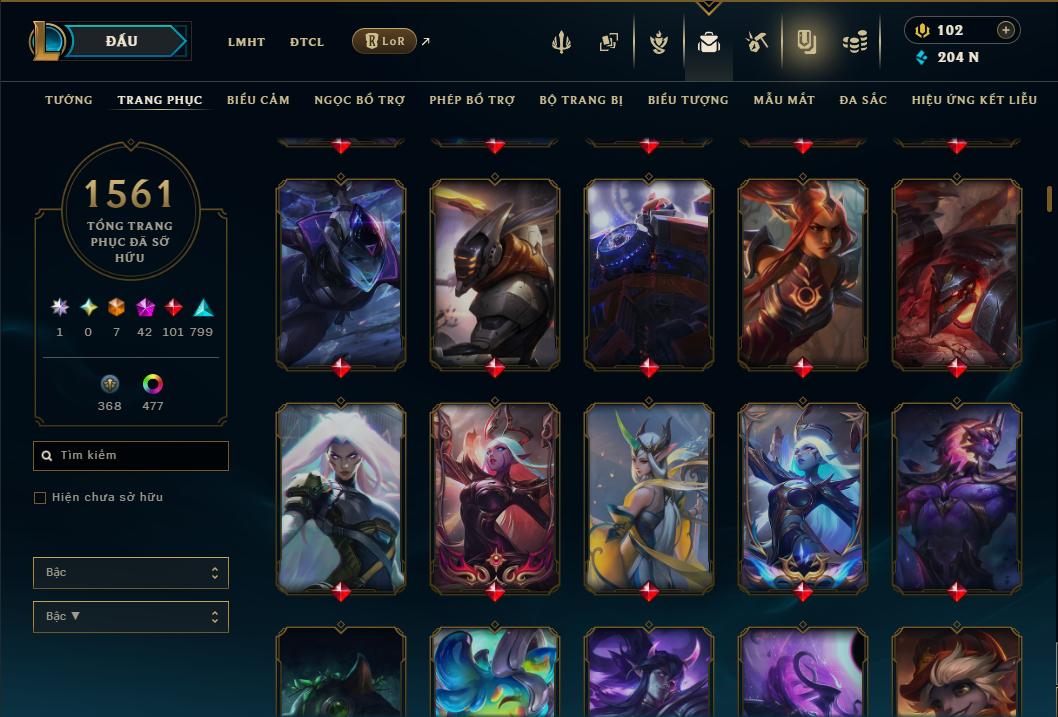Viewport: 1058px width, 717px height.
Task: View the HIỆU ỨNG KẾT LIỄU tab
Action: click(975, 100)
